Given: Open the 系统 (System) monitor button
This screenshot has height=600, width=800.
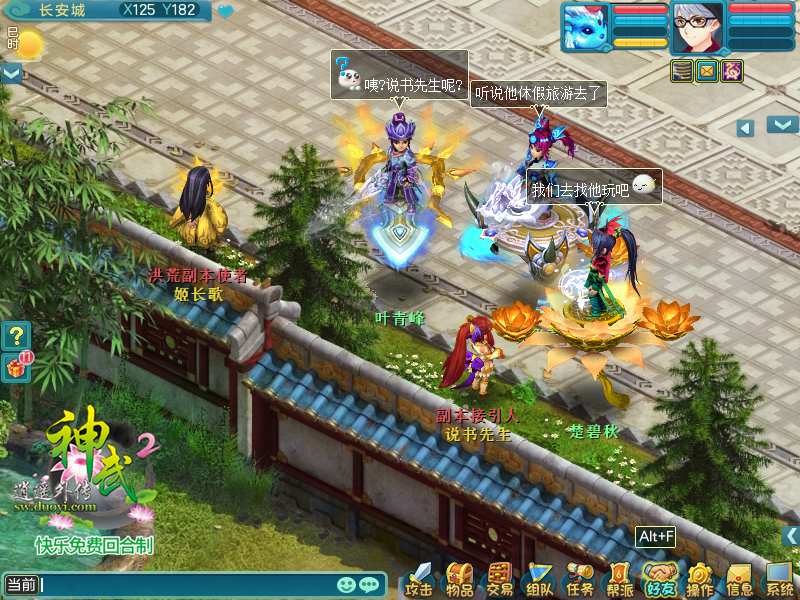Looking at the screenshot, I should tap(780, 579).
